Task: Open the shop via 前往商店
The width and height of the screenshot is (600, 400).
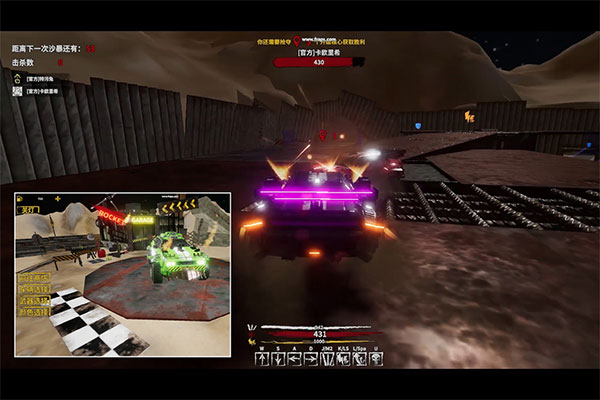Action: click(34, 277)
